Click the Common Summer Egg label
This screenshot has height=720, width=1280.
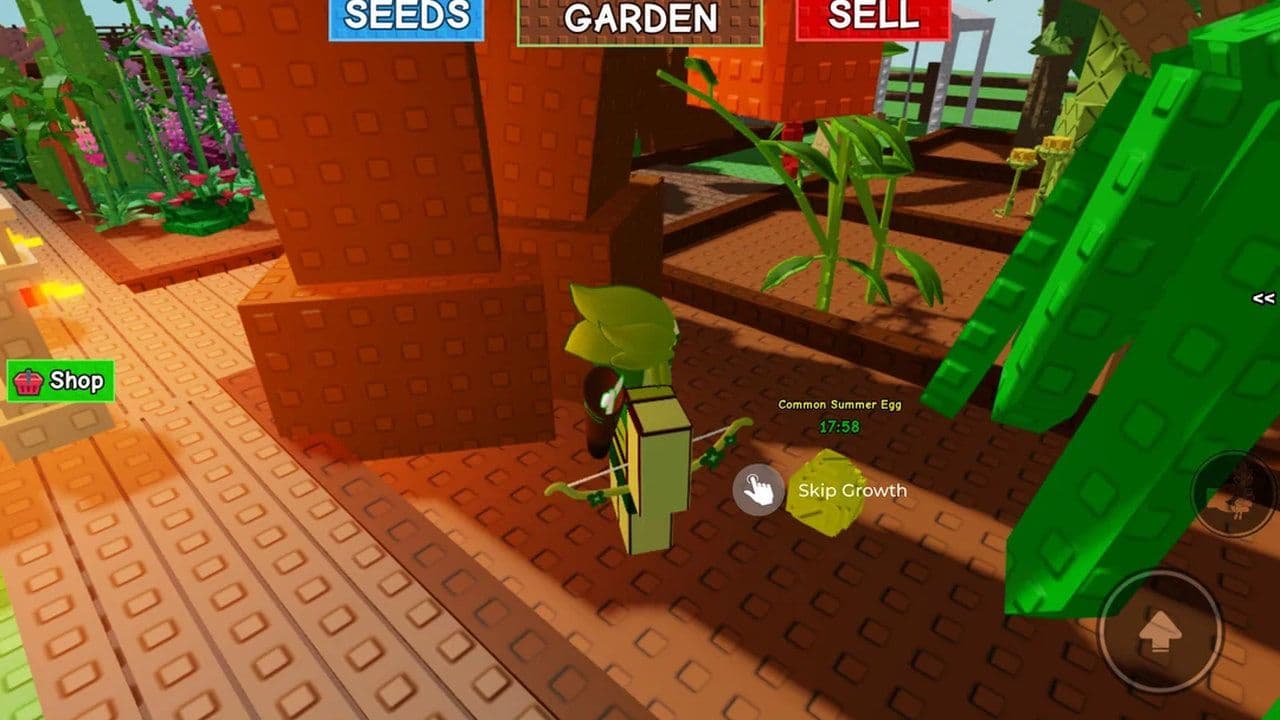pyautogui.click(x=840, y=405)
